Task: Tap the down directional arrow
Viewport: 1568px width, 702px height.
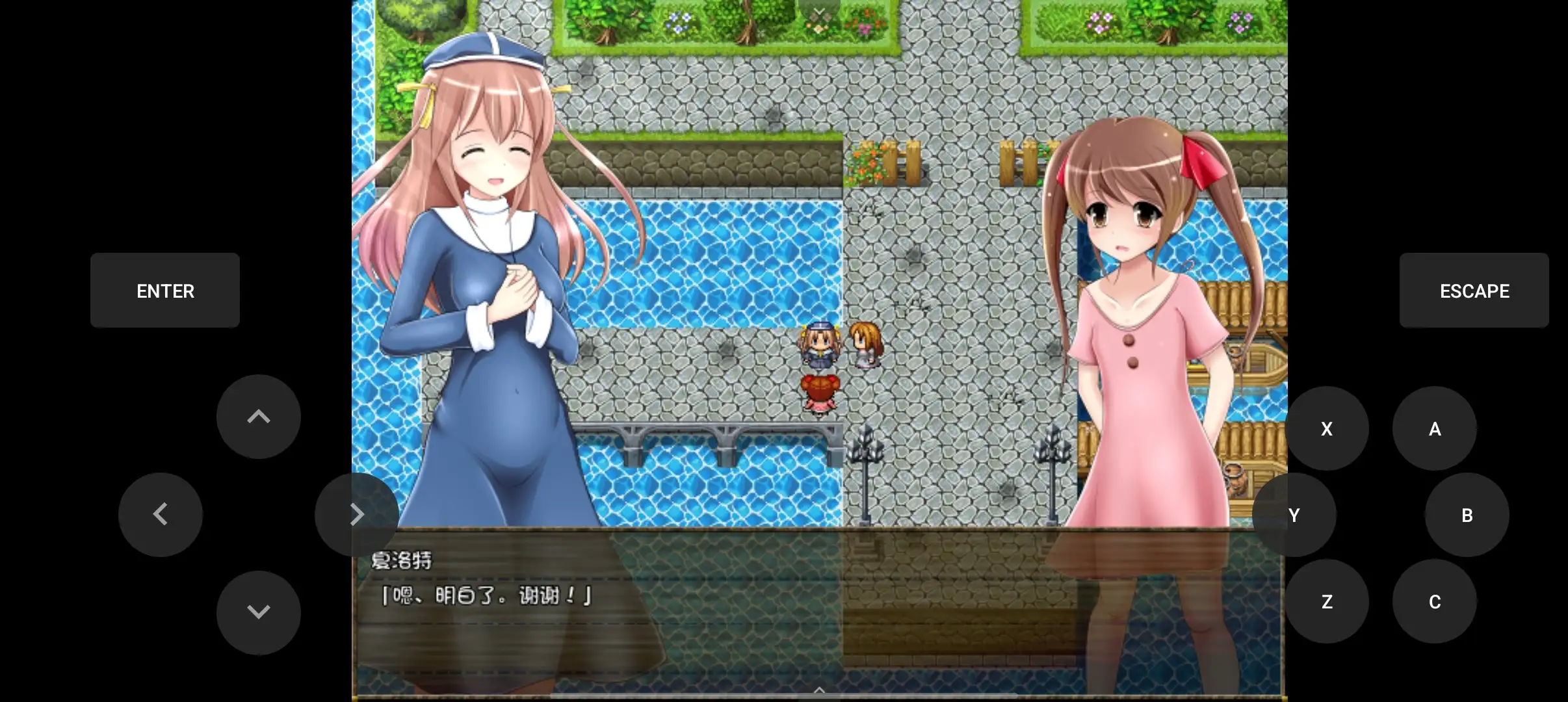Action: (258, 612)
